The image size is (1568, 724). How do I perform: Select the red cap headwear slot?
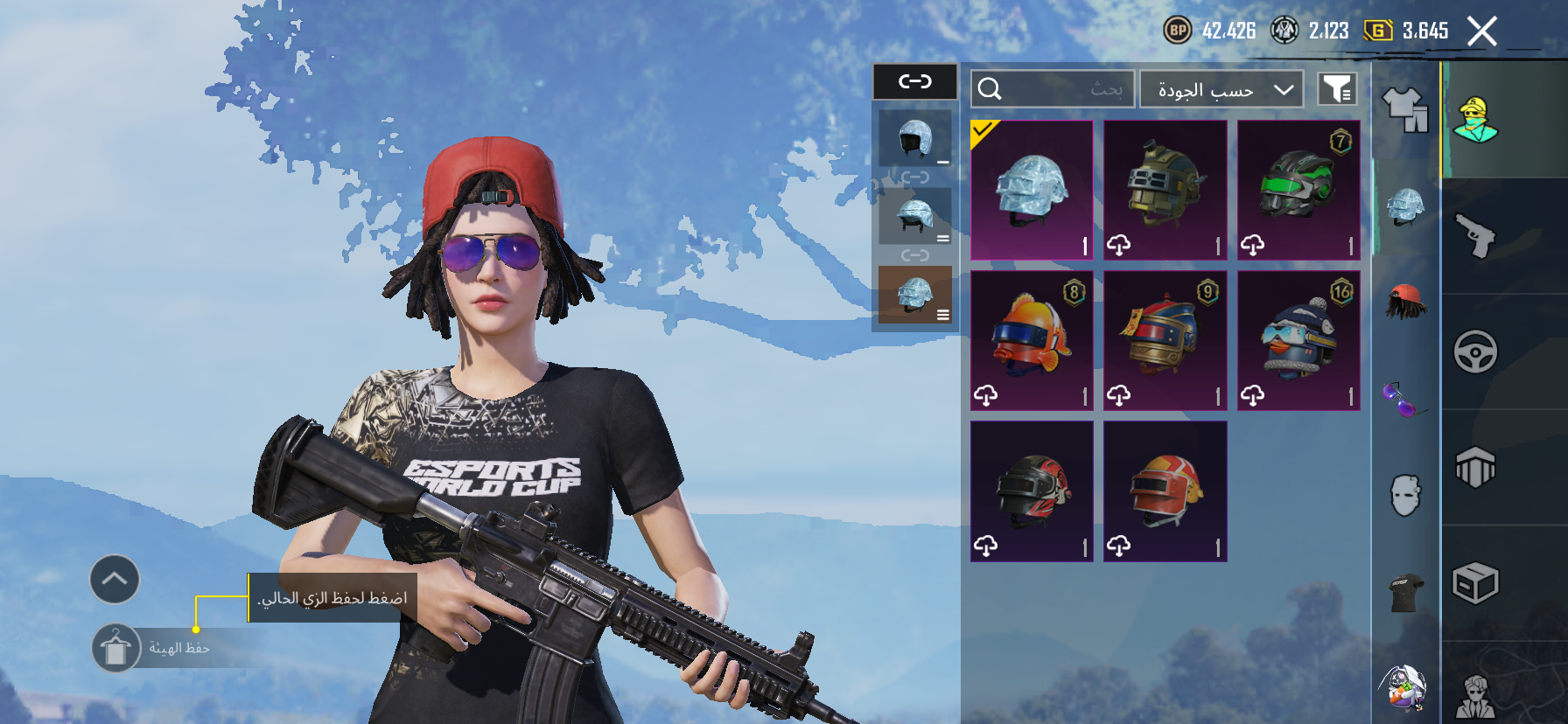[x=1405, y=302]
